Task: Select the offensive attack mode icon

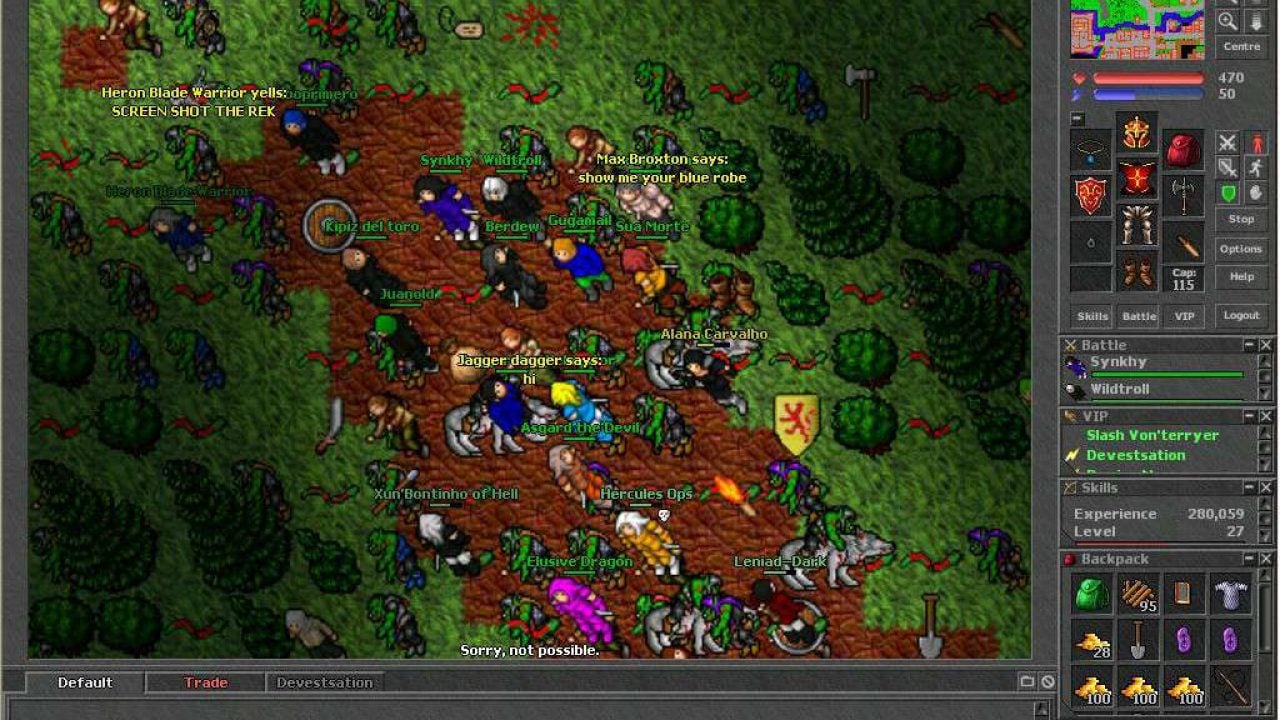Action: (1226, 142)
